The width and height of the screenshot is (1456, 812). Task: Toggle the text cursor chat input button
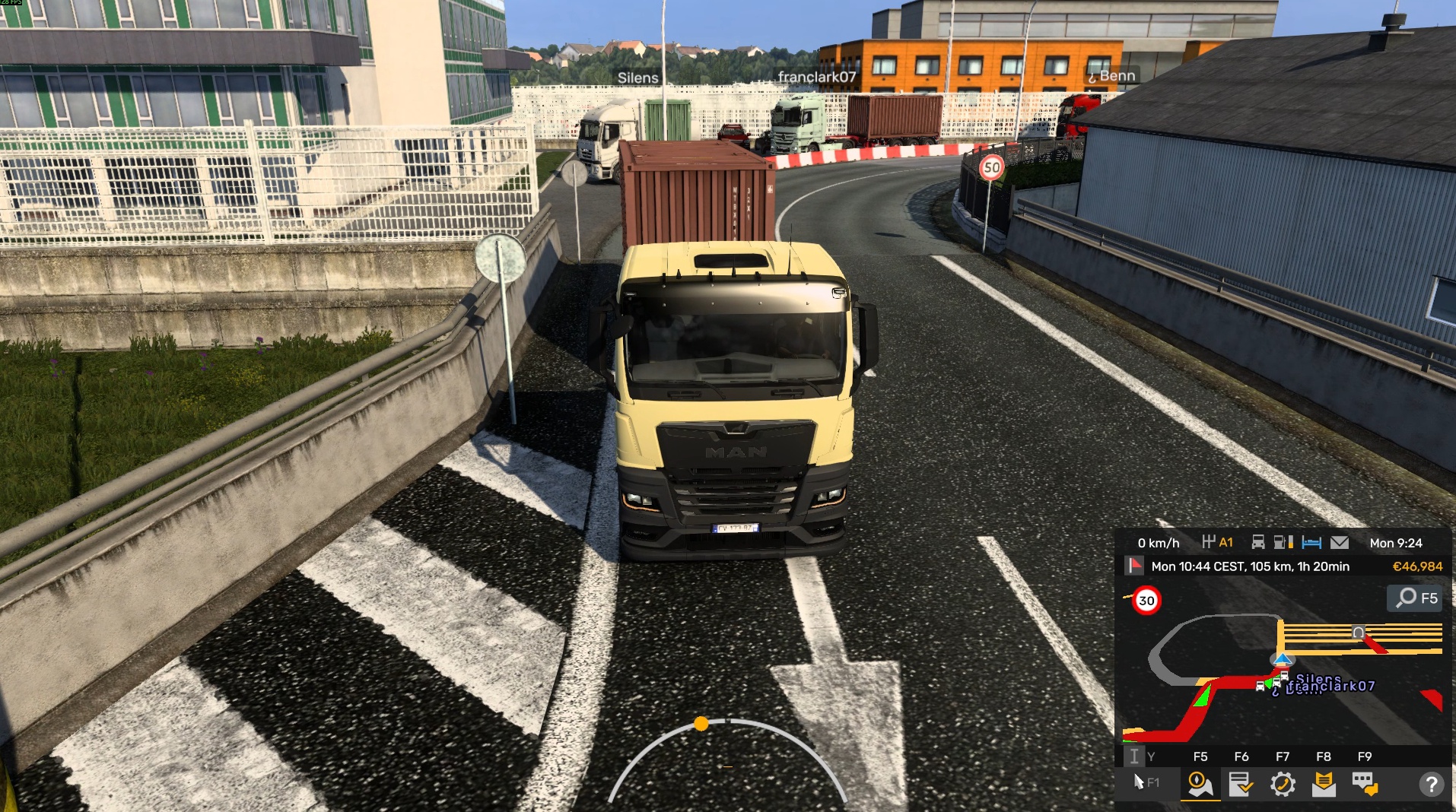tap(1133, 756)
